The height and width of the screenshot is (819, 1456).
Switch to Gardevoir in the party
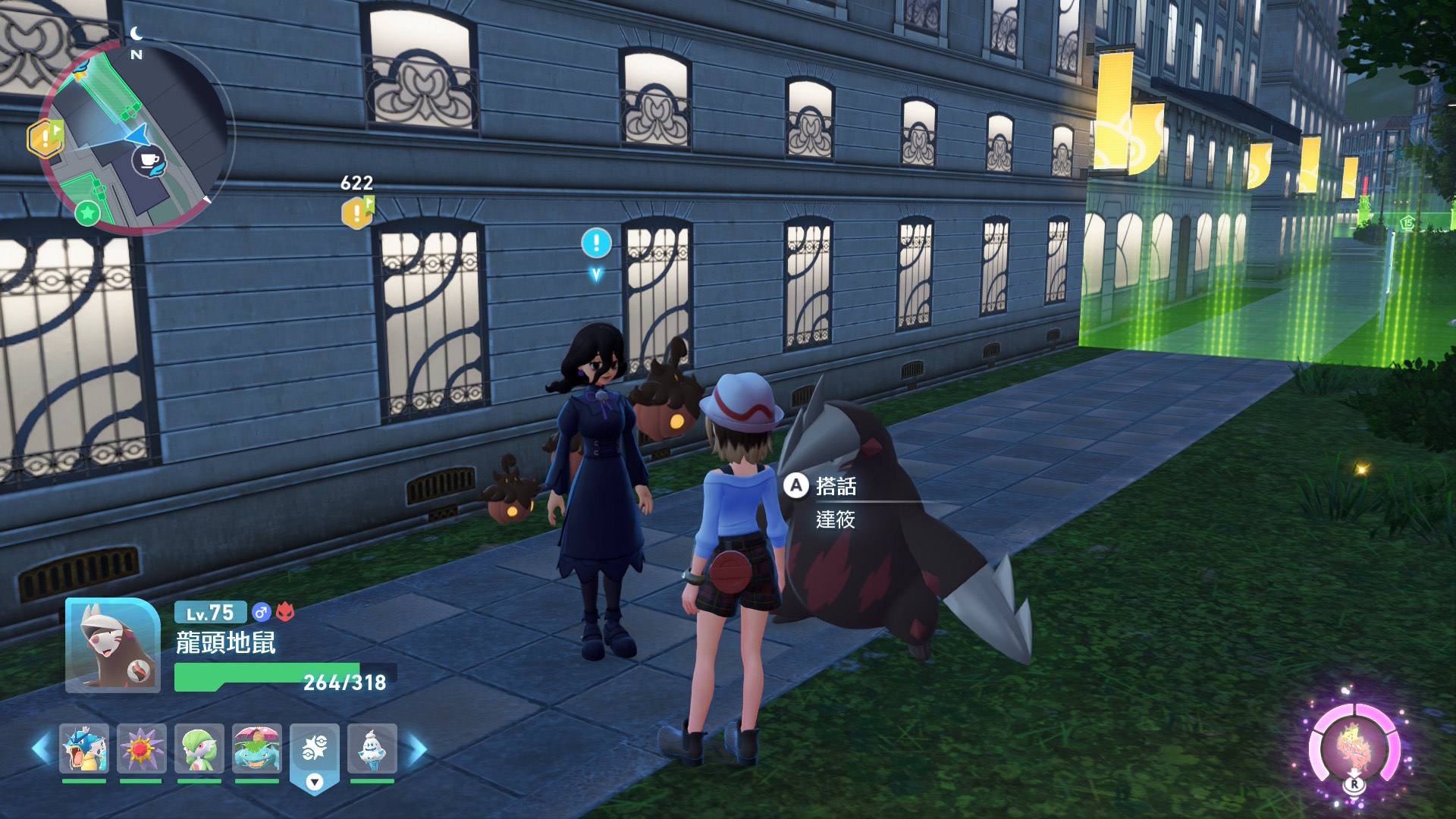[199, 748]
